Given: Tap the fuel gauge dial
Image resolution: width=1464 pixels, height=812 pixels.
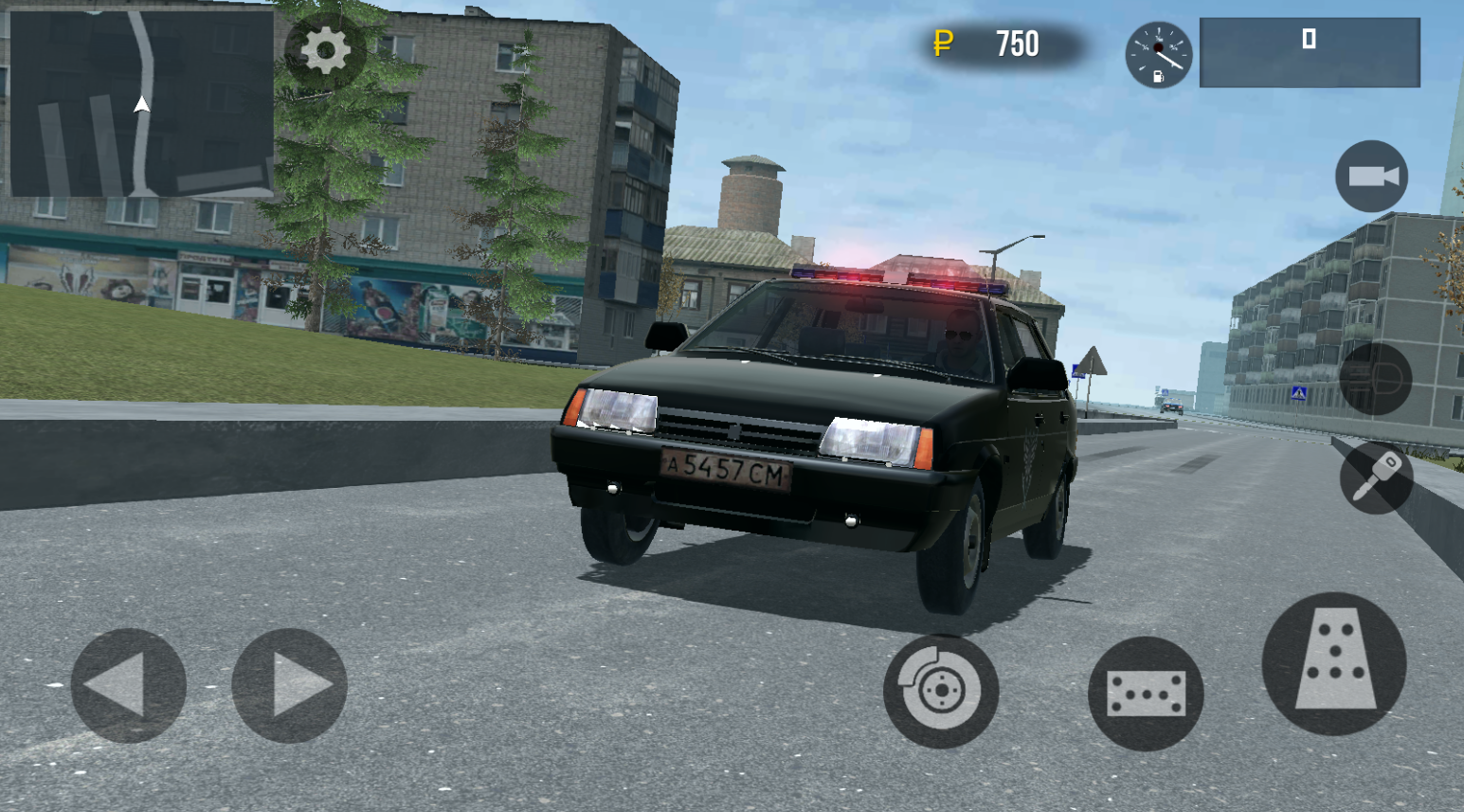Looking at the screenshot, I should click(x=1158, y=54).
